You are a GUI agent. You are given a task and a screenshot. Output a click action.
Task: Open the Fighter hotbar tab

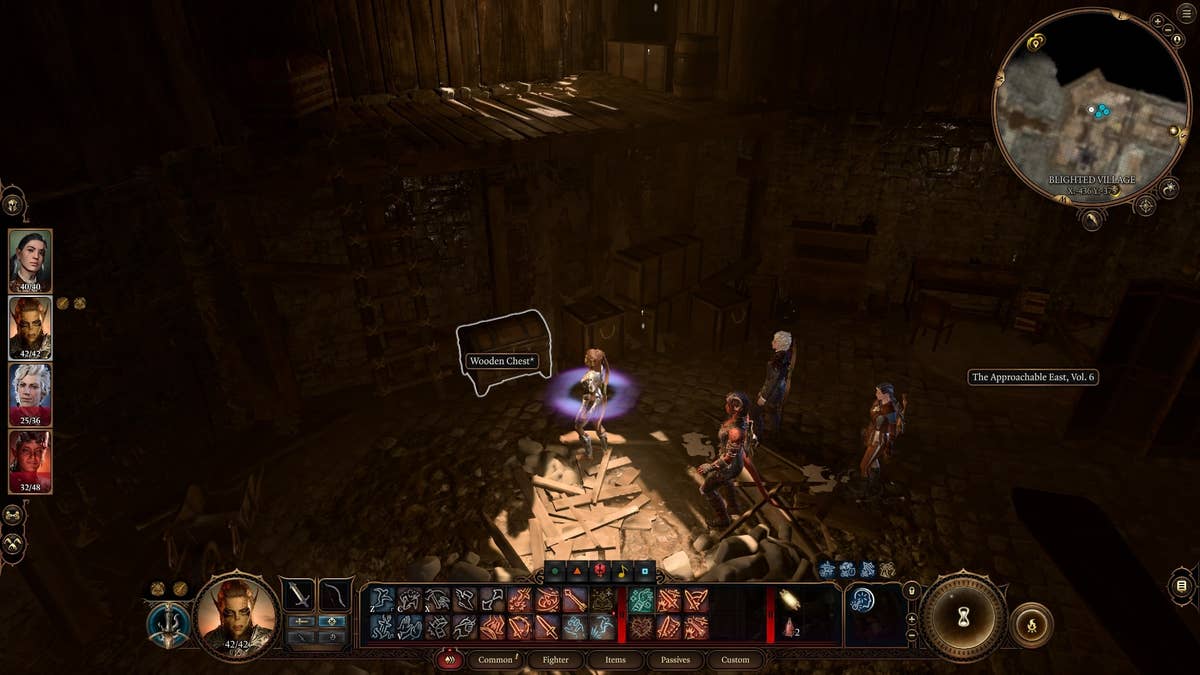tap(555, 660)
